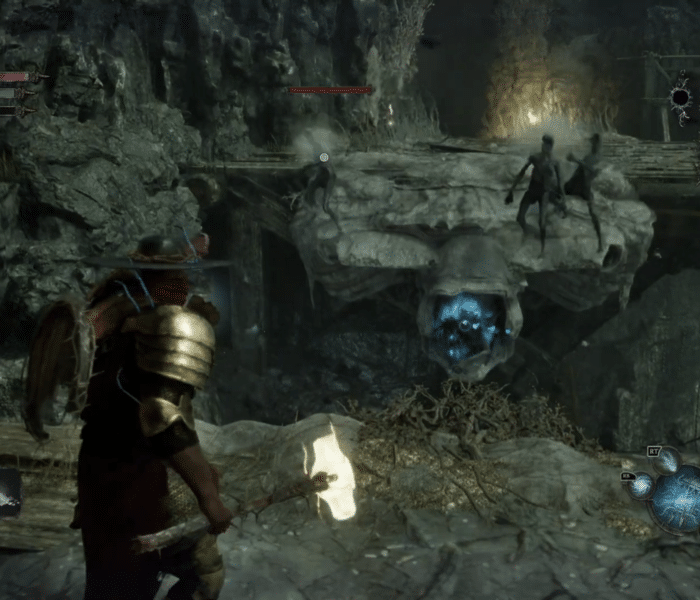Click the black eclipse sigil icon
Screen dimensions: 700x600
pyautogui.click(x=681, y=98)
